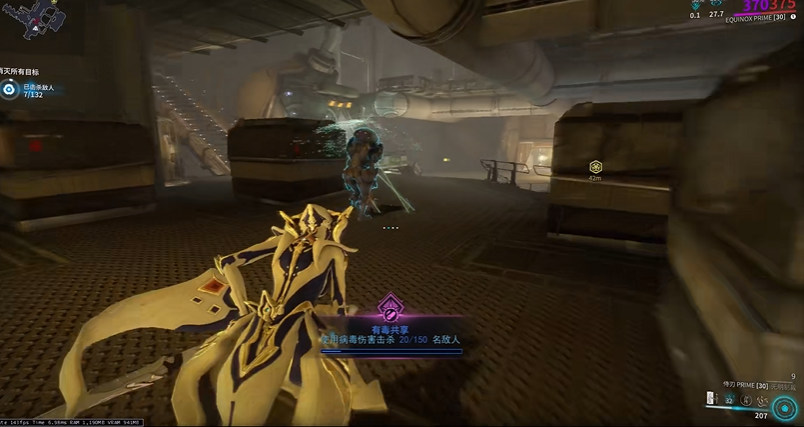
Task: Activate the first Equinox ability icon
Action: click(x=711, y=399)
